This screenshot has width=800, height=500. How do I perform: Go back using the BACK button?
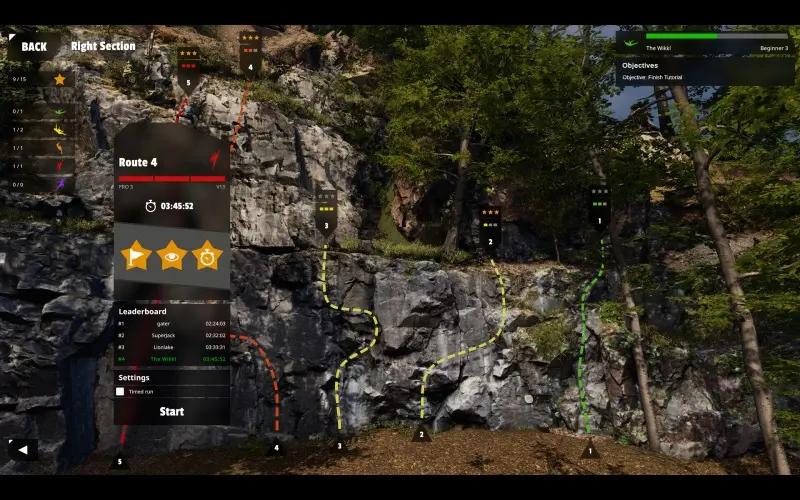(x=33, y=46)
